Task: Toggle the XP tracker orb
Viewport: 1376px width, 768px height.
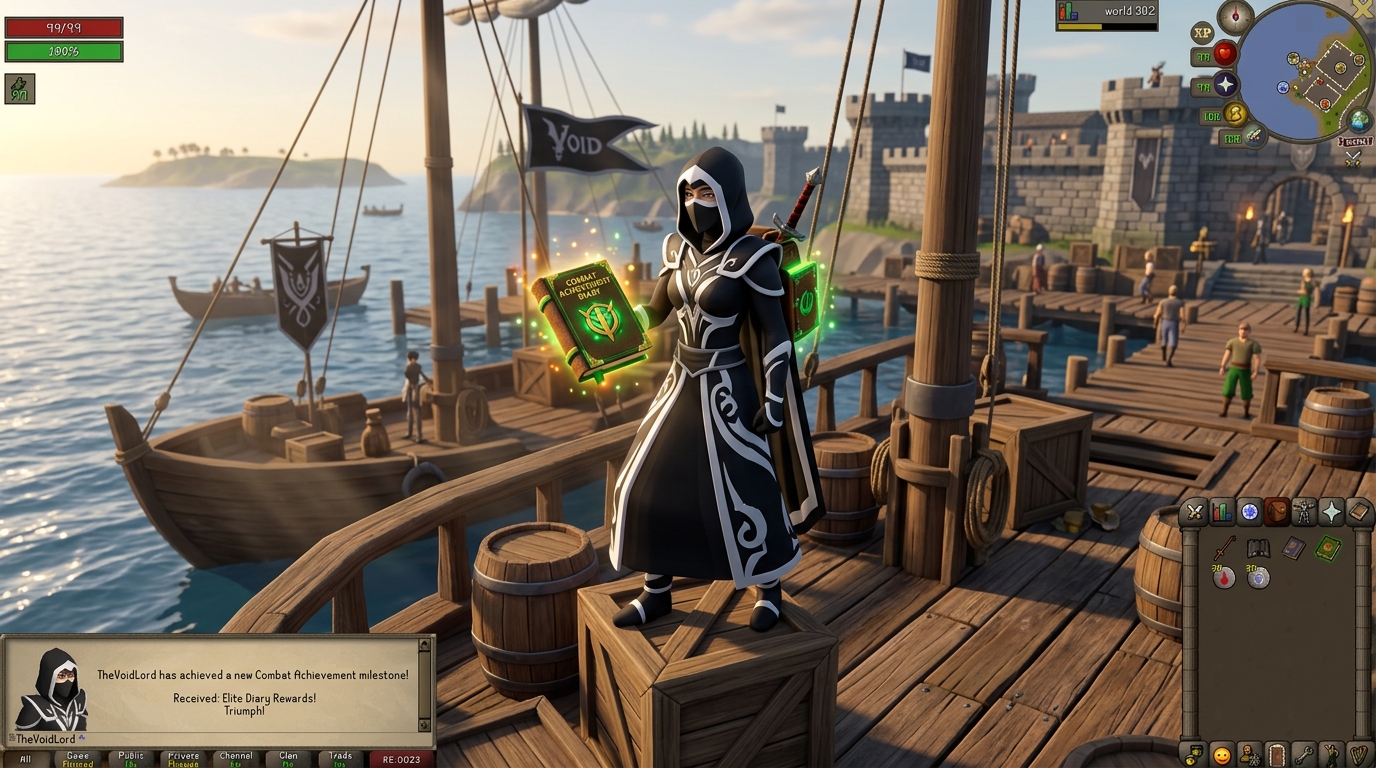Action: coord(1203,33)
